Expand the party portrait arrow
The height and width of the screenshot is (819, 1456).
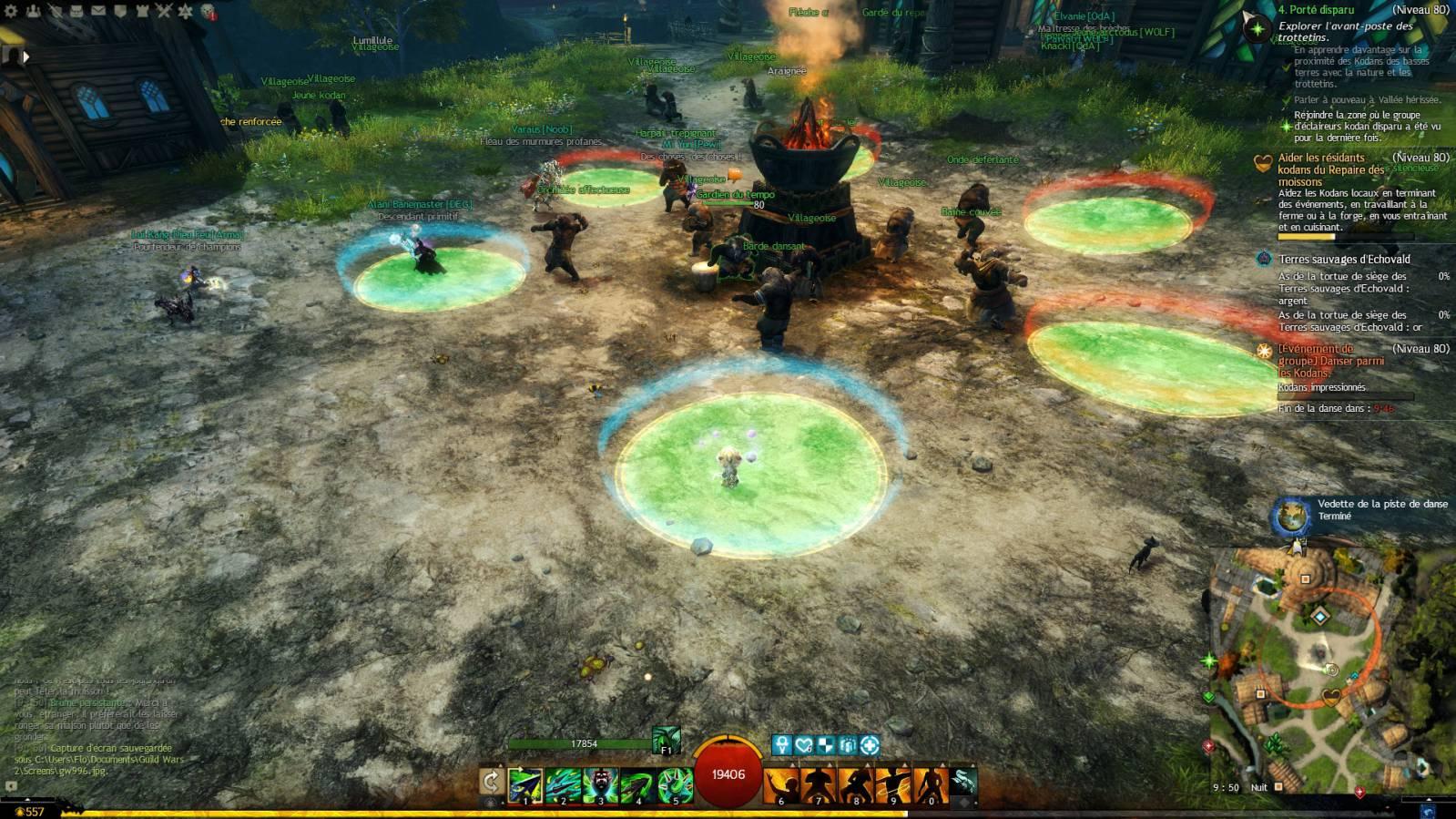[x=25, y=56]
